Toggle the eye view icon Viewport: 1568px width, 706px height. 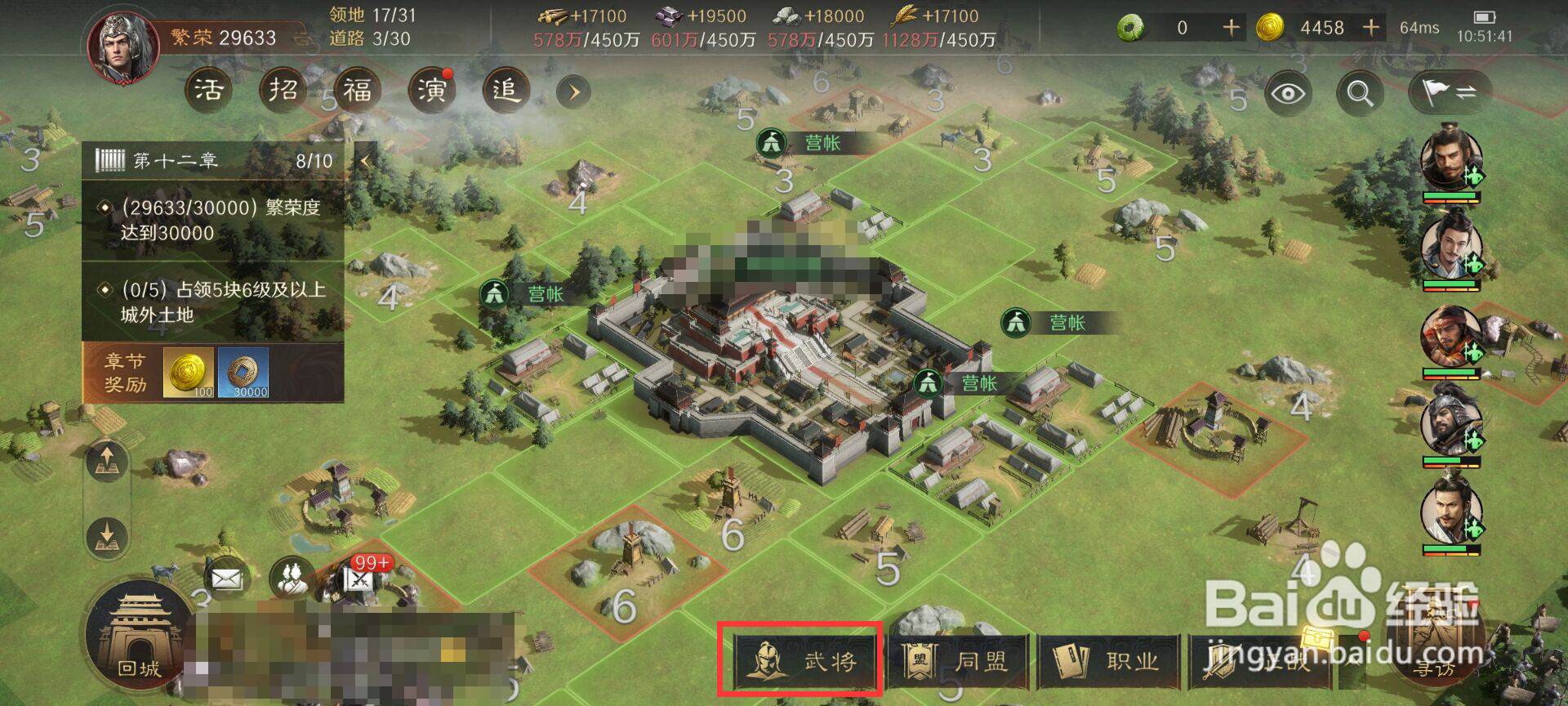[x=1287, y=94]
